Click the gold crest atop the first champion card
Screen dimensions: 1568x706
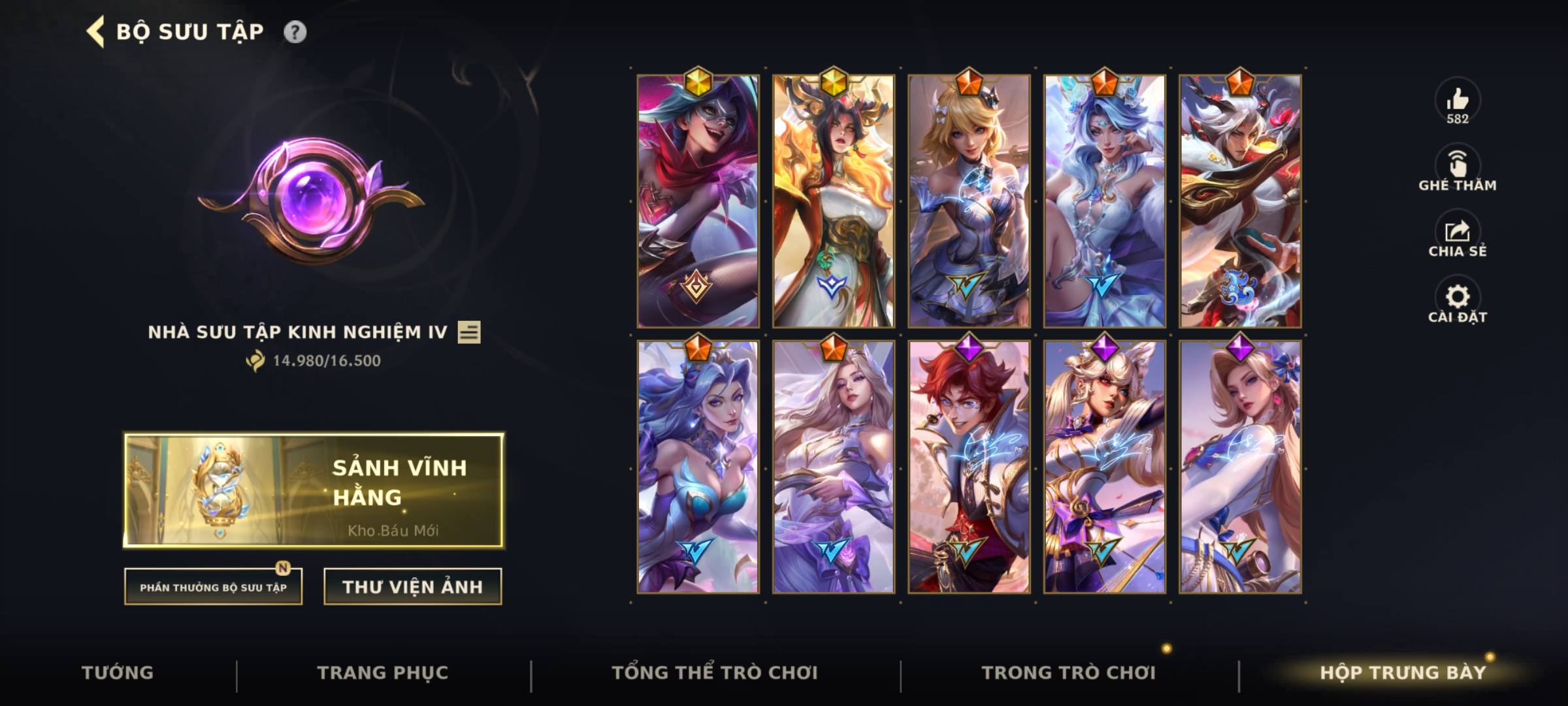(697, 80)
